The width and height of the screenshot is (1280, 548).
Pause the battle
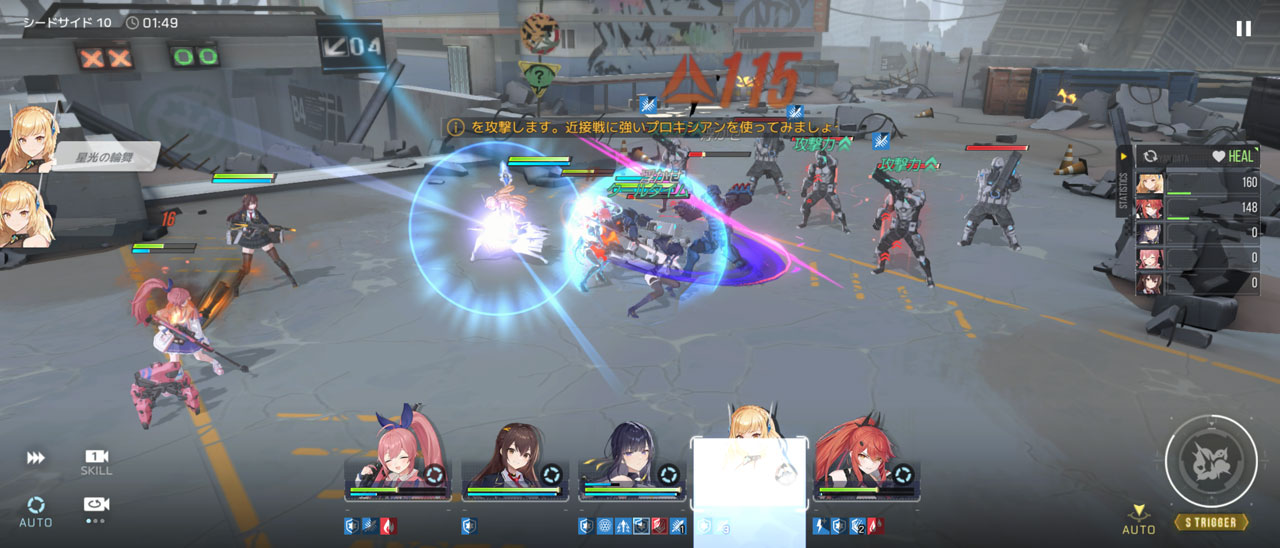(x=1243, y=28)
